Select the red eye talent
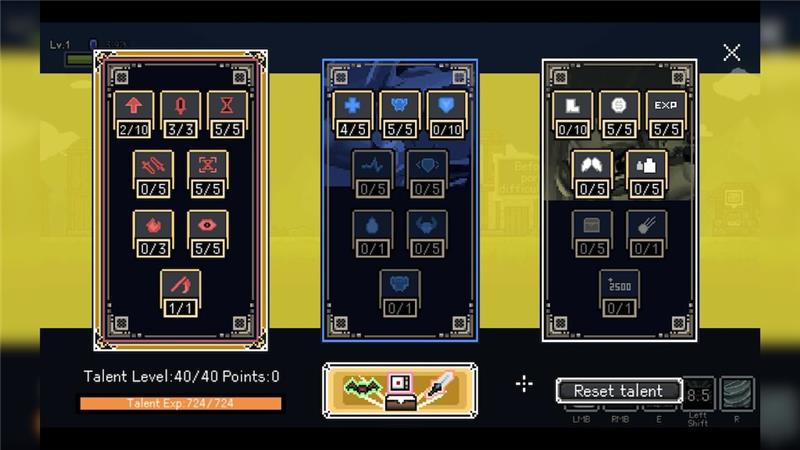Screen dimensions: 800x450 (x=207, y=228)
